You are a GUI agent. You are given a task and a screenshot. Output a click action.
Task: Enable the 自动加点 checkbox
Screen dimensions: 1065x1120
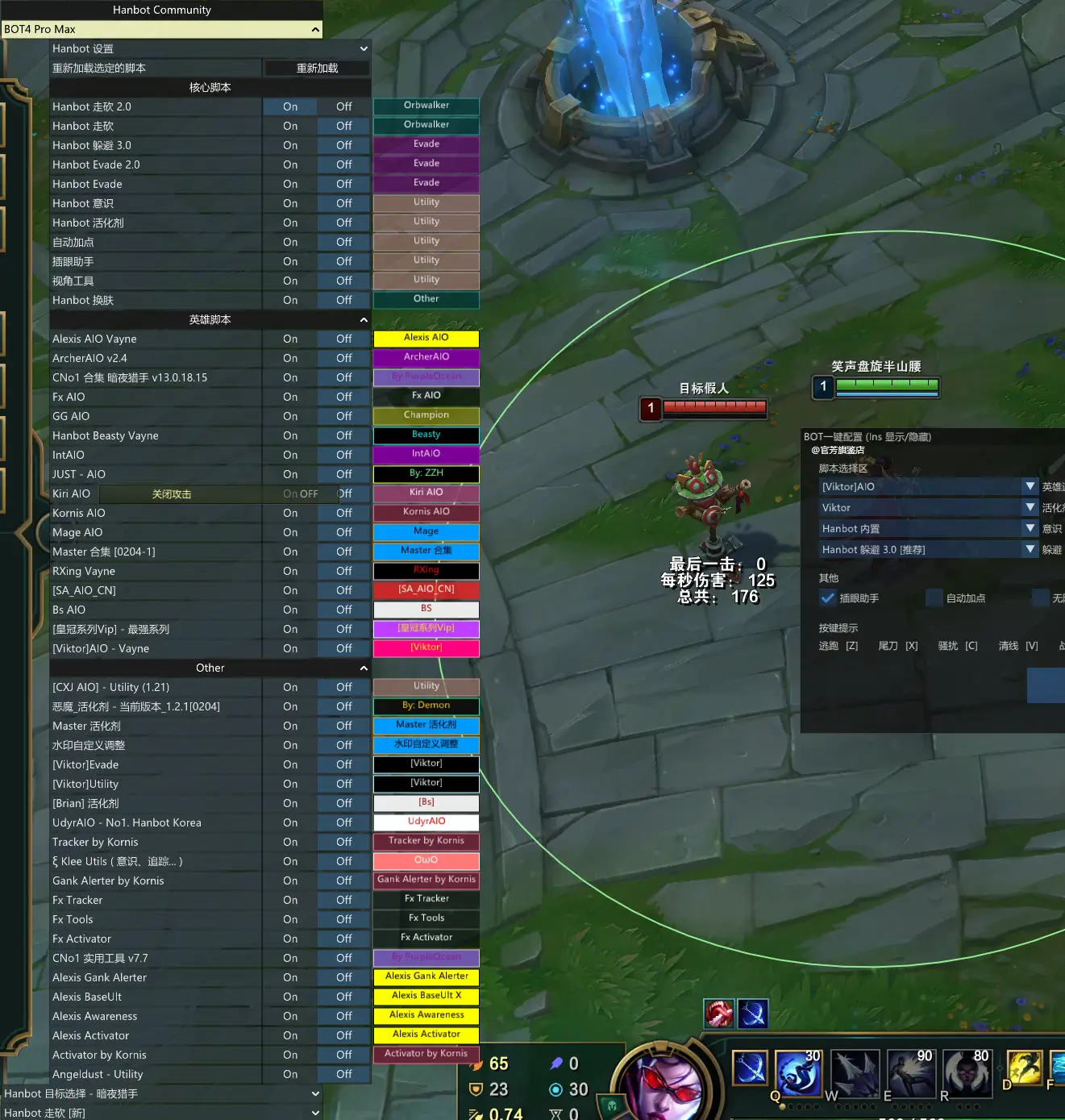point(934,598)
